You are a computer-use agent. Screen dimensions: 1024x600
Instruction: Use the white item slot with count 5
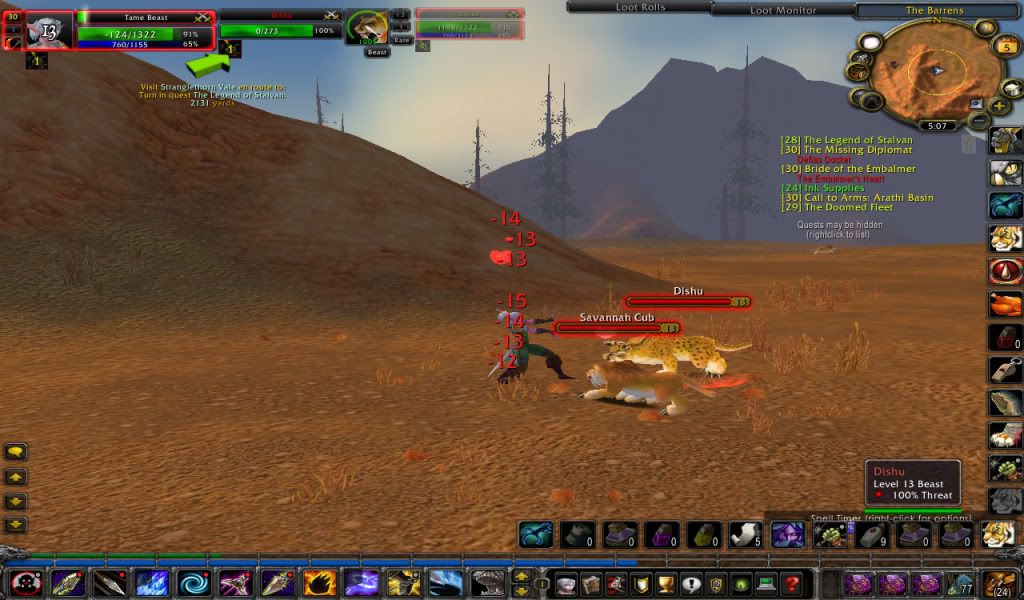tap(745, 535)
